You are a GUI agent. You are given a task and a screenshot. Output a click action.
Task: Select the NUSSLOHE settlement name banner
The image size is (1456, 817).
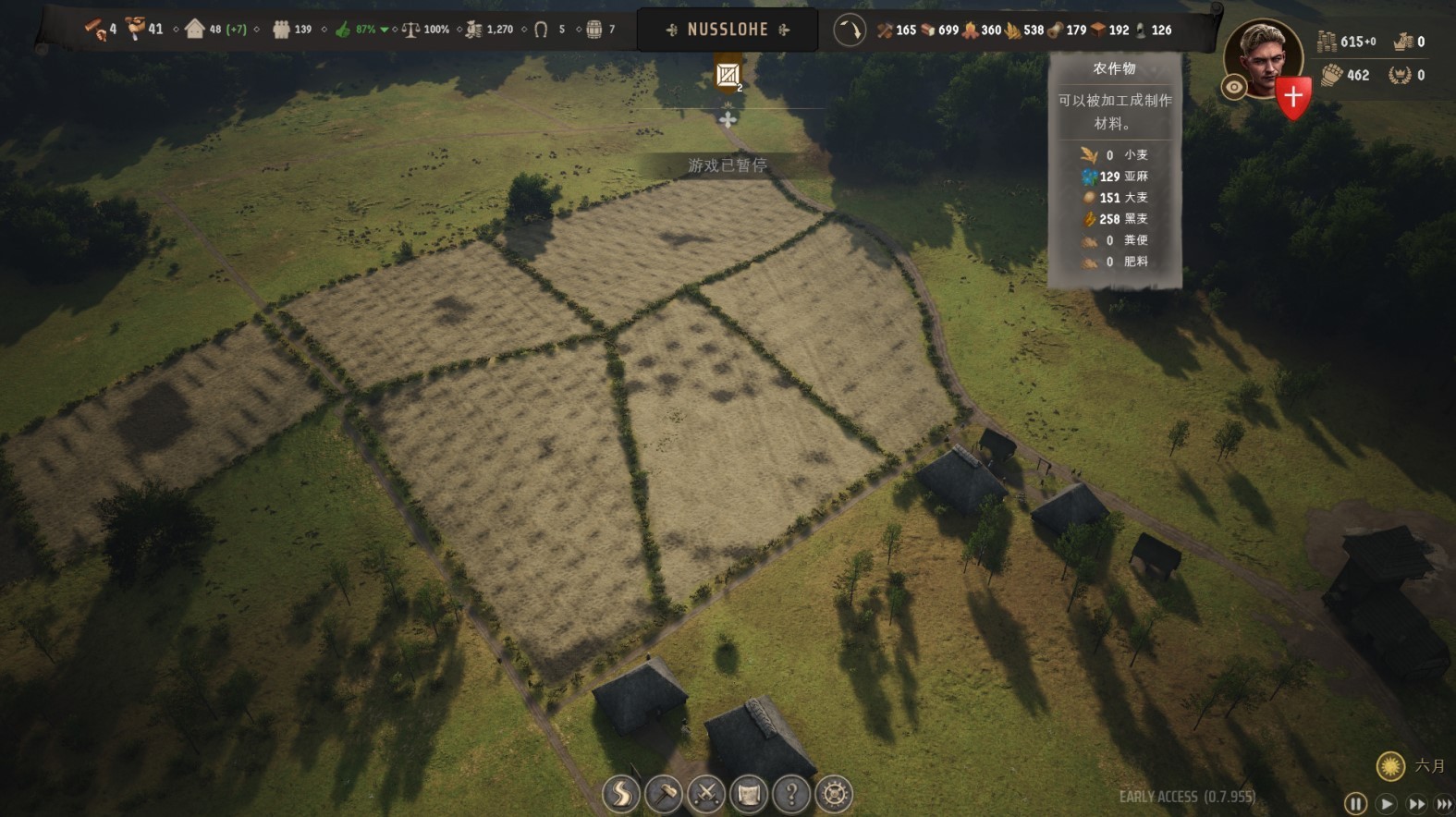click(728, 30)
